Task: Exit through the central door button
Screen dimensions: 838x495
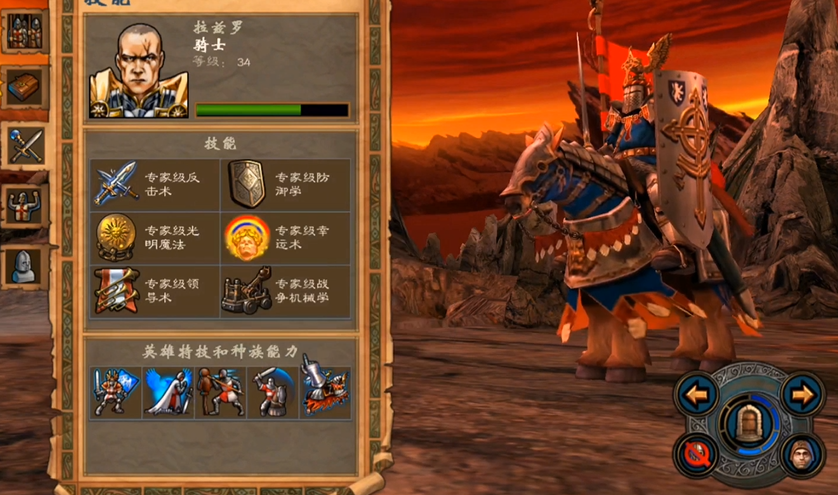Action: point(748,424)
